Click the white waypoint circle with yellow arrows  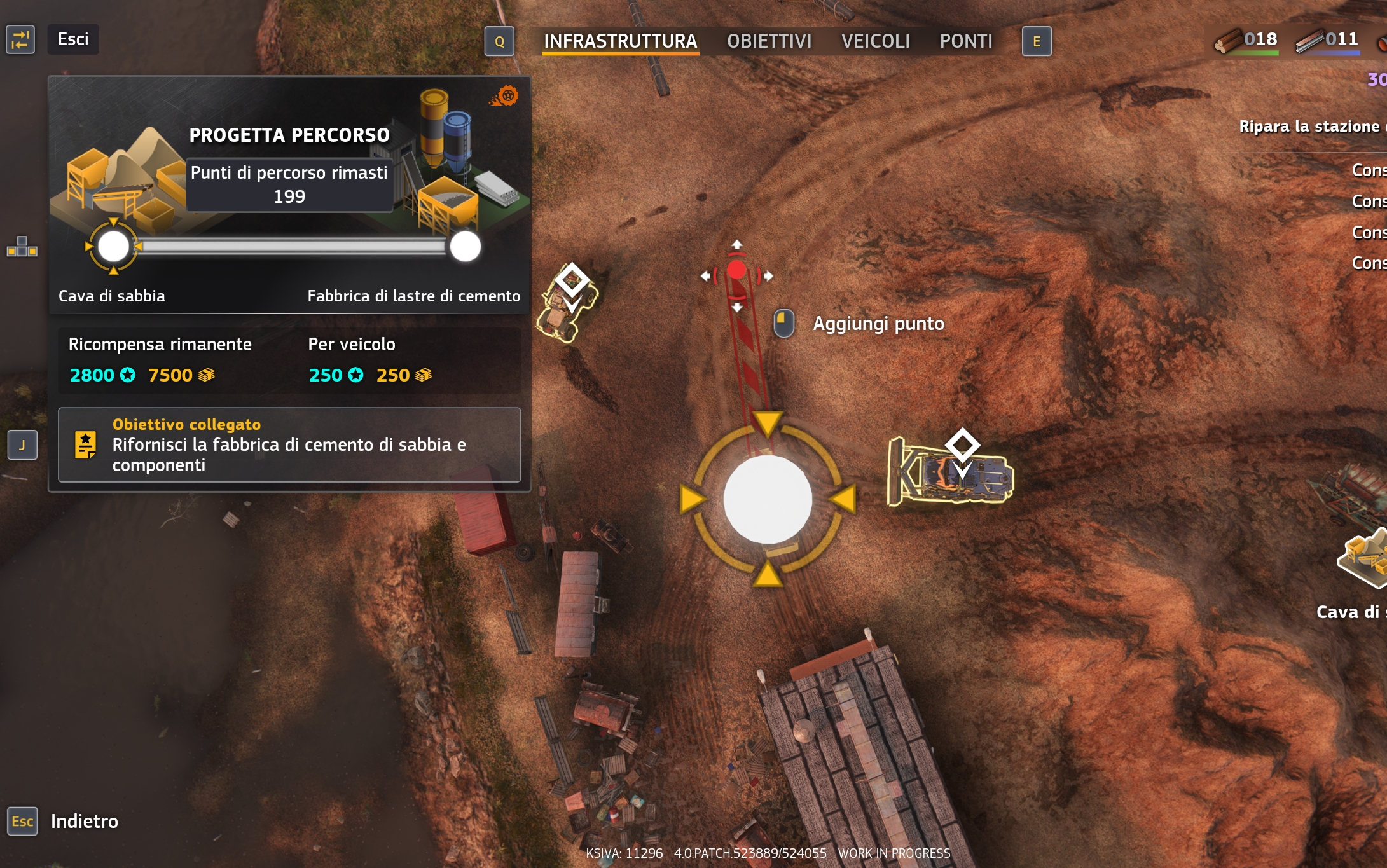click(766, 499)
